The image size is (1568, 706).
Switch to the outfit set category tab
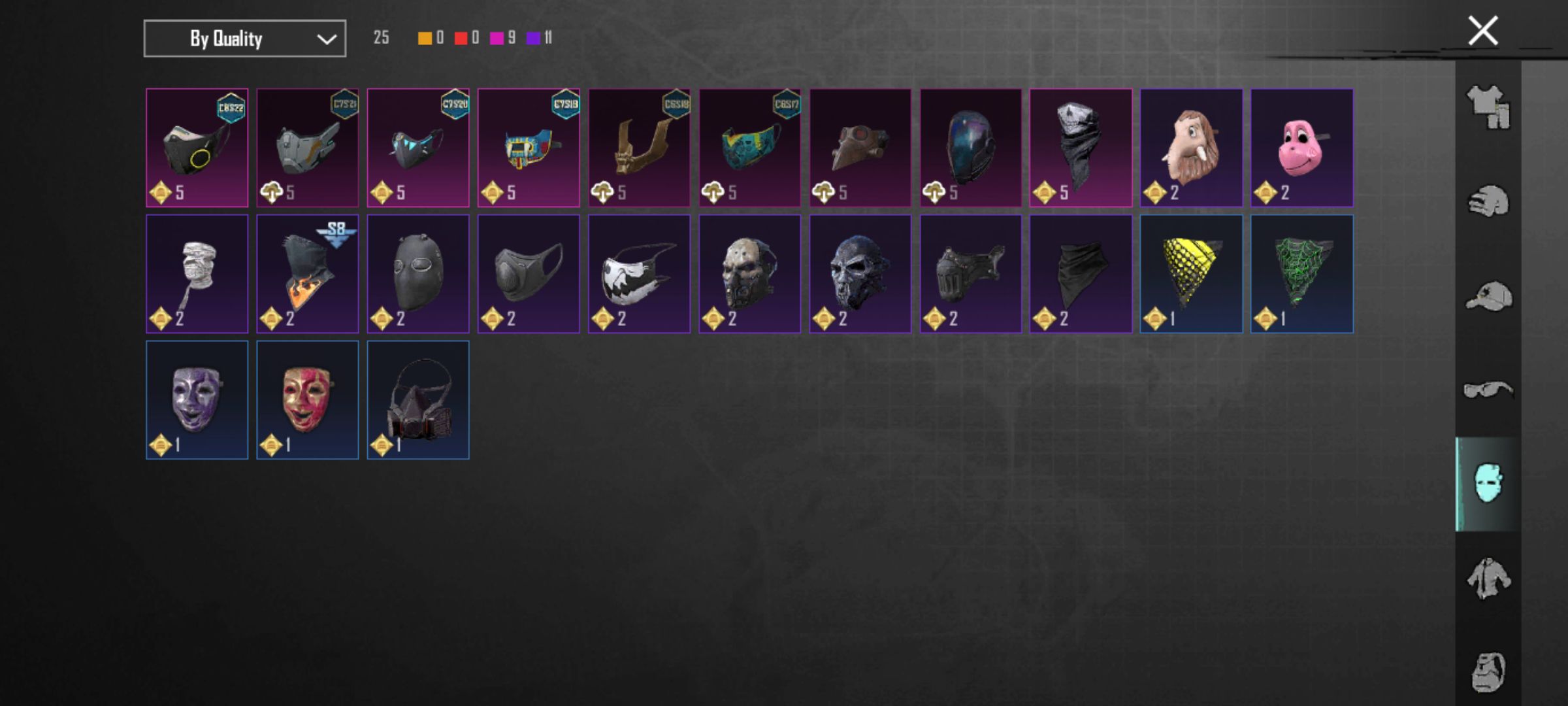pyautogui.click(x=1488, y=107)
